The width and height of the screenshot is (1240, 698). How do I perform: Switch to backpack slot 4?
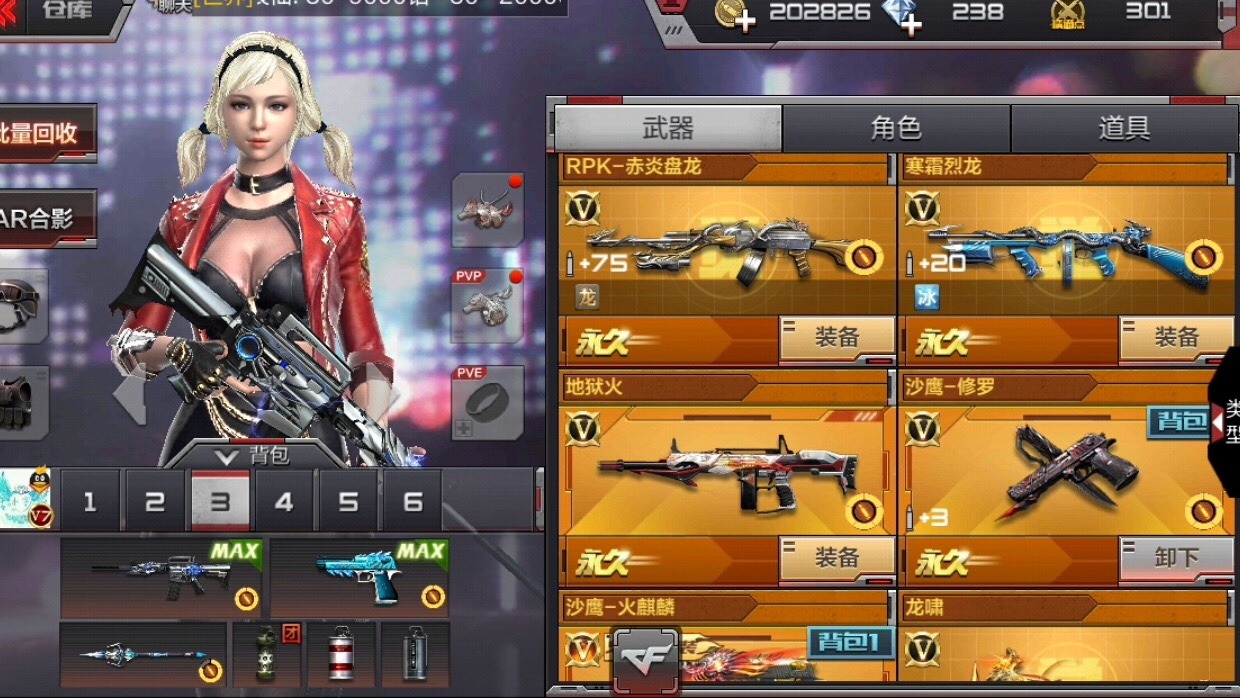pyautogui.click(x=284, y=501)
